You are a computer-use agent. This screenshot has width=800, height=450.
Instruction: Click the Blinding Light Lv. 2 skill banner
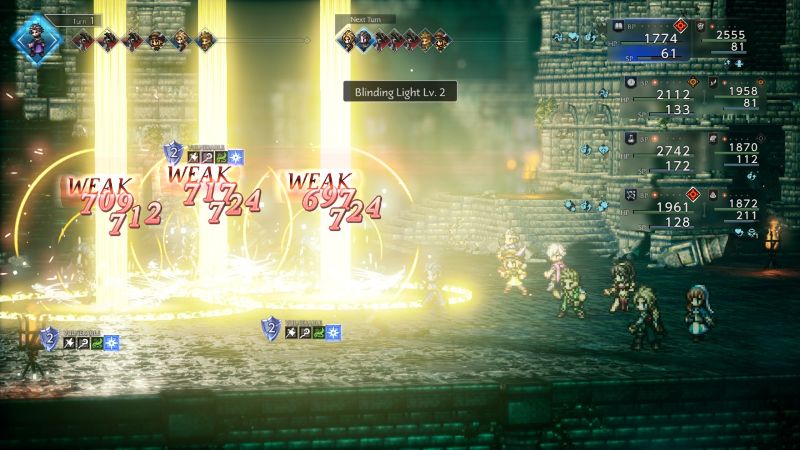[x=400, y=91]
